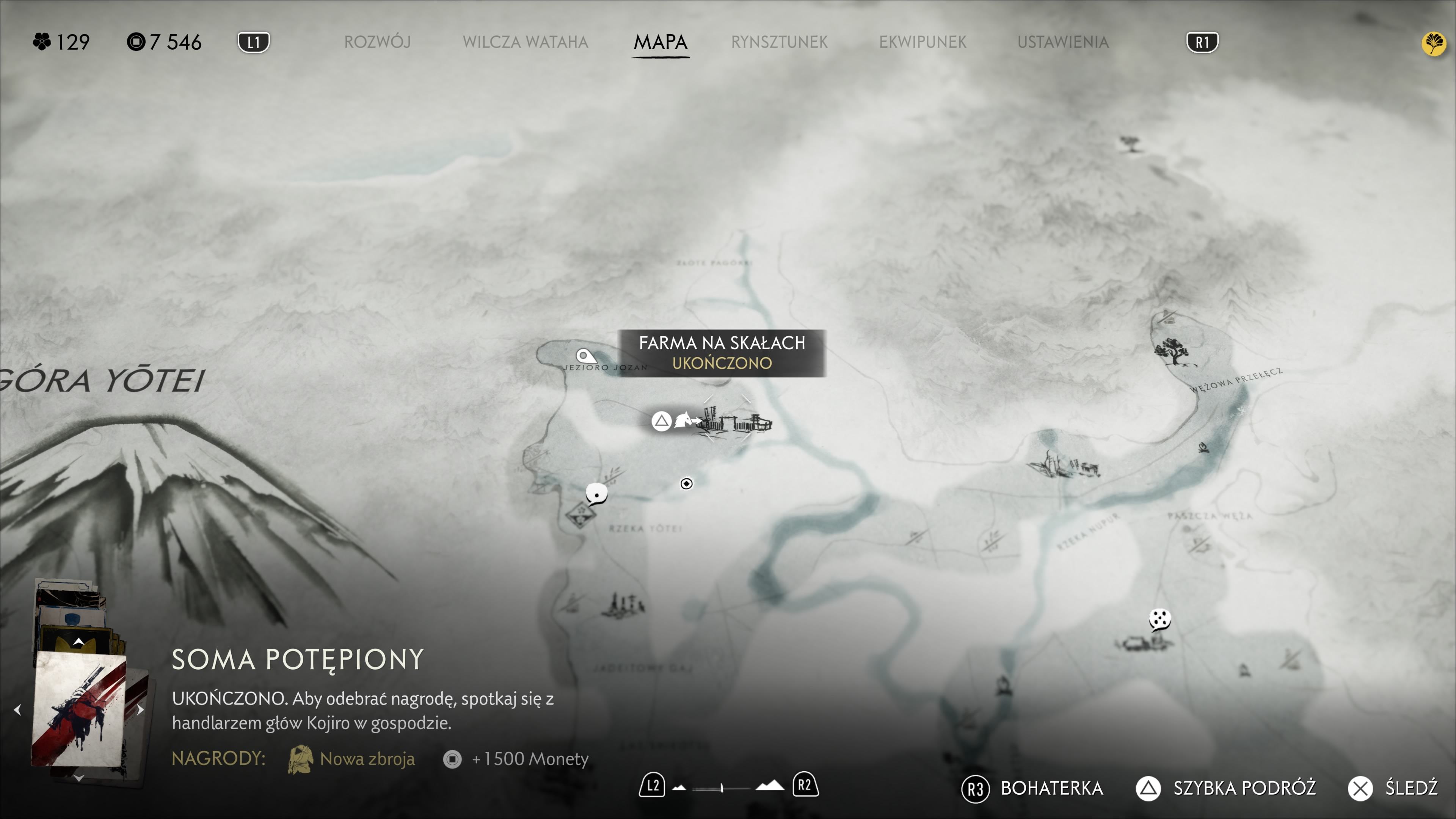Open the Soma Potępiony bounty card
1456x819 pixels.
[79, 709]
